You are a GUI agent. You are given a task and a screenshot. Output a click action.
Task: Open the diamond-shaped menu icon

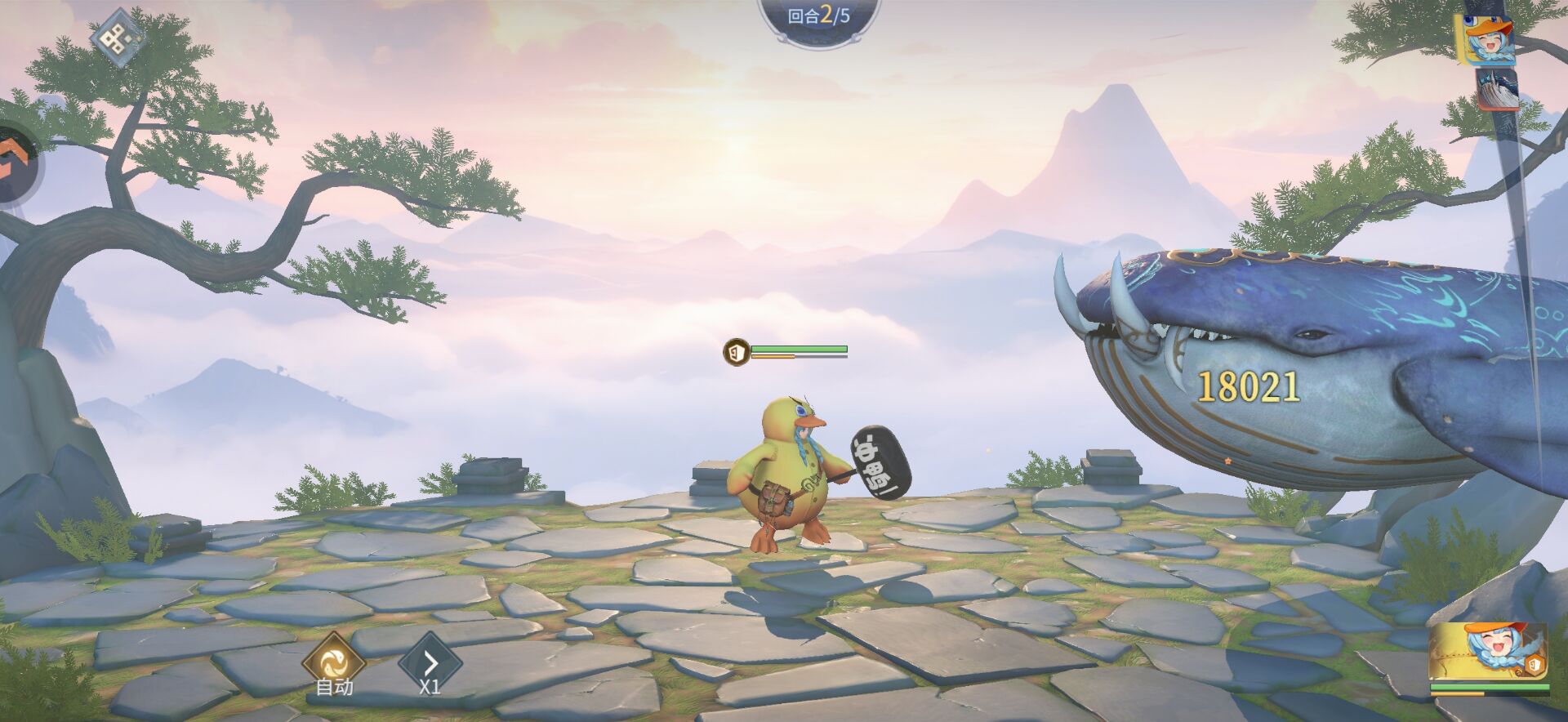(118, 38)
